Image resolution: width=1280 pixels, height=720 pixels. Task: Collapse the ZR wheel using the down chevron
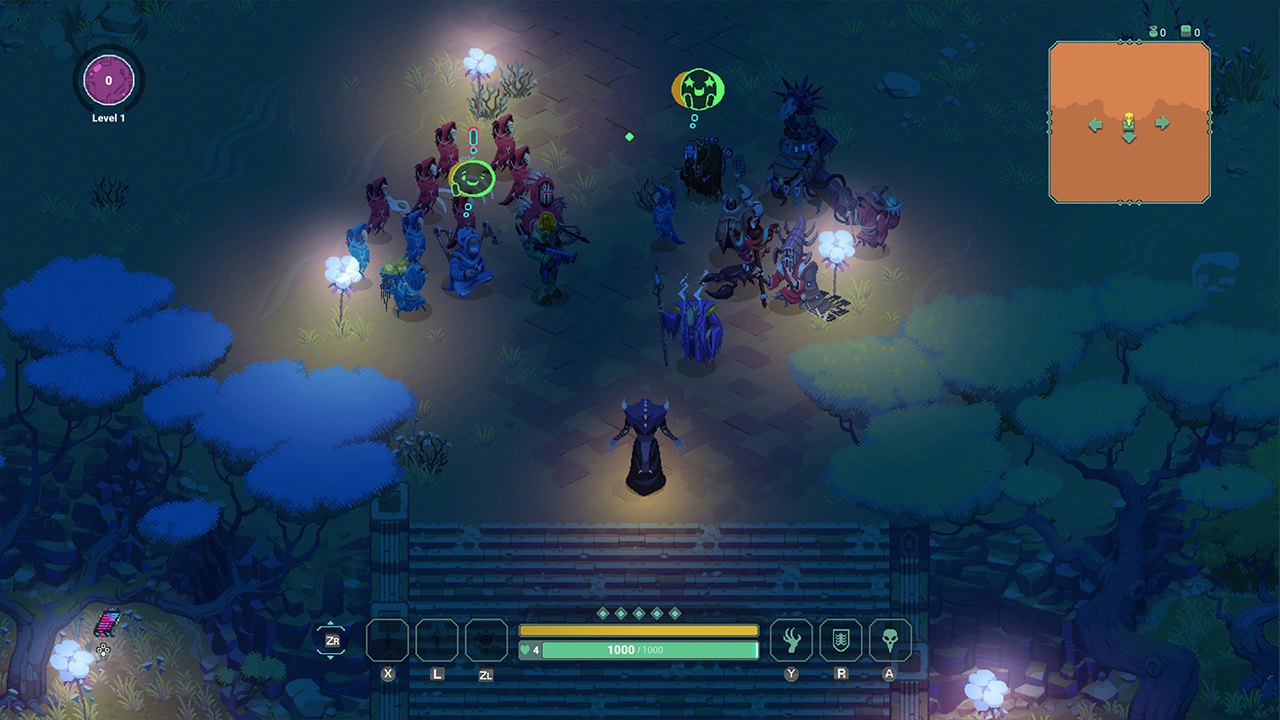pos(330,658)
